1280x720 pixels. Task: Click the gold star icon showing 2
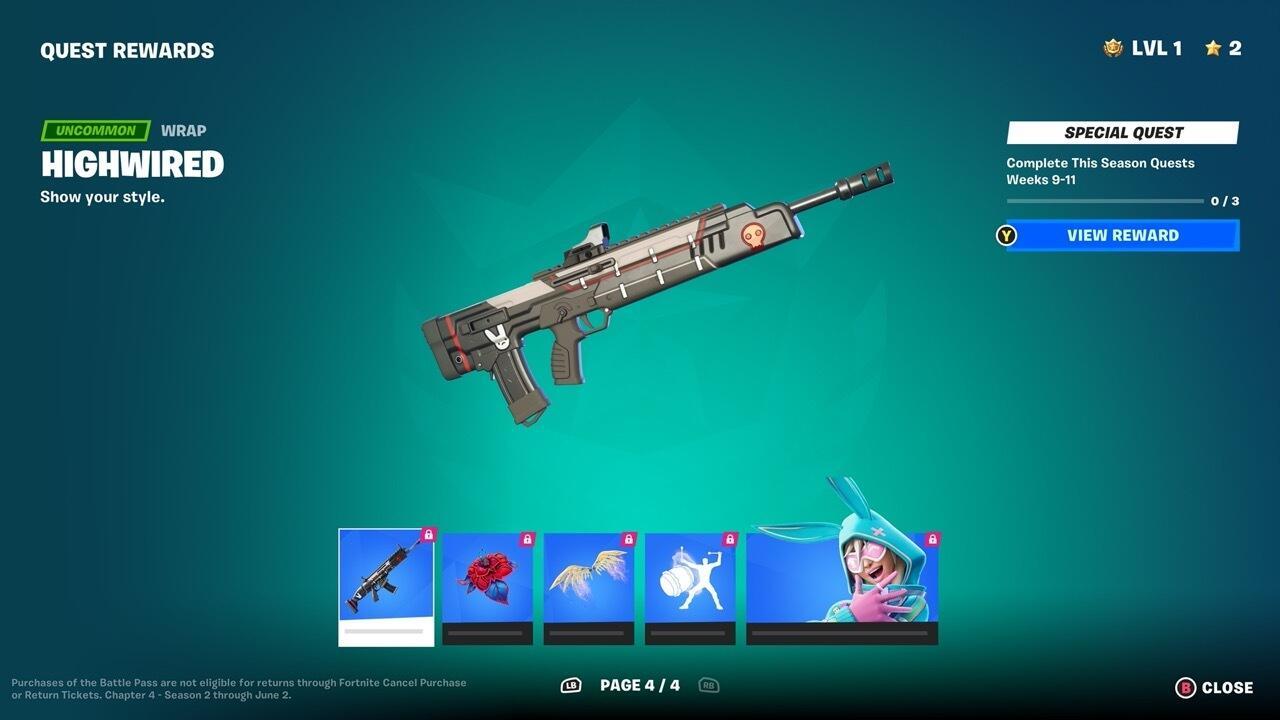pos(1213,45)
